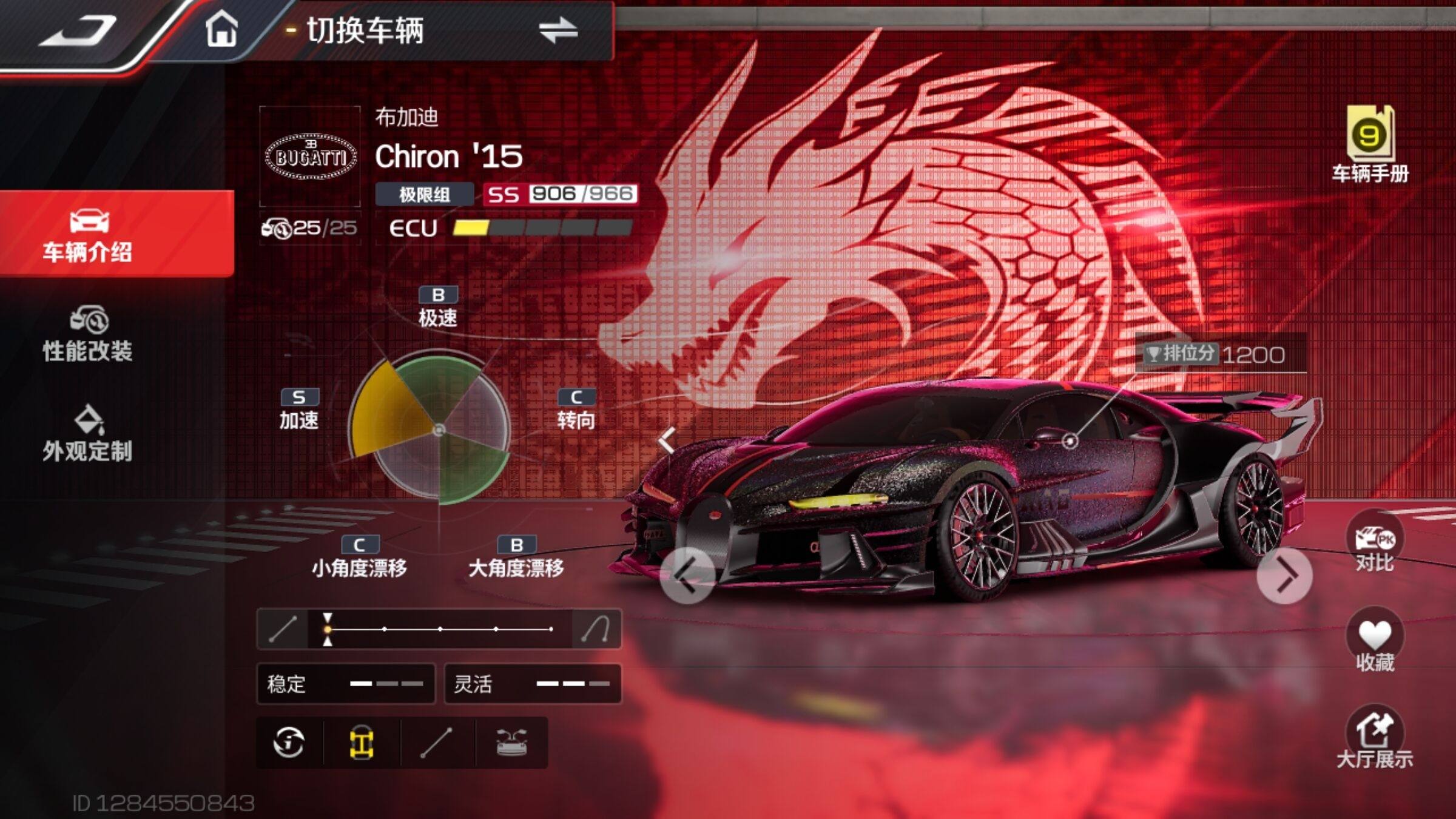Open the 外观定制 tab
1456x819 pixels.
[x=88, y=434]
